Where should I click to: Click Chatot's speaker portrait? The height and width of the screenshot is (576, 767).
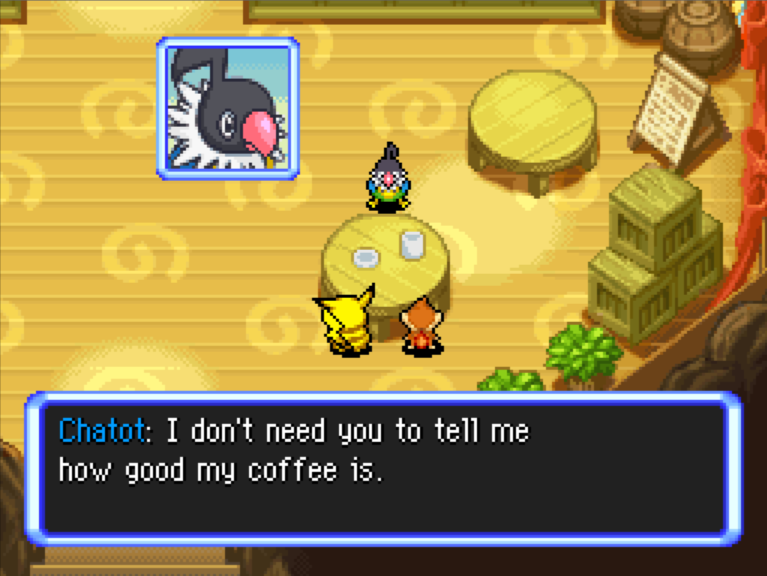point(227,108)
